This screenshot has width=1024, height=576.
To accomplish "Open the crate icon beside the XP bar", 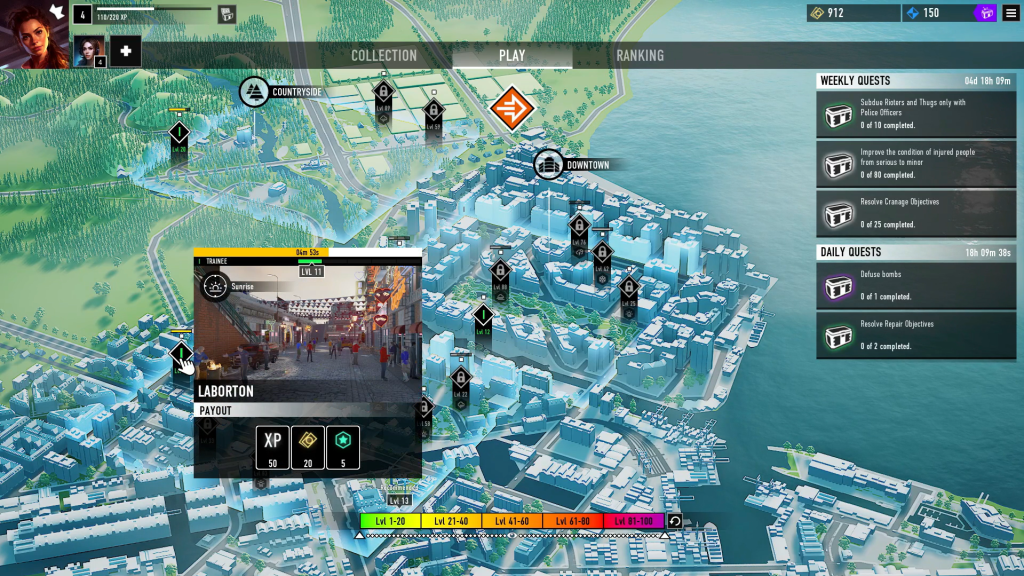I will 227,14.
